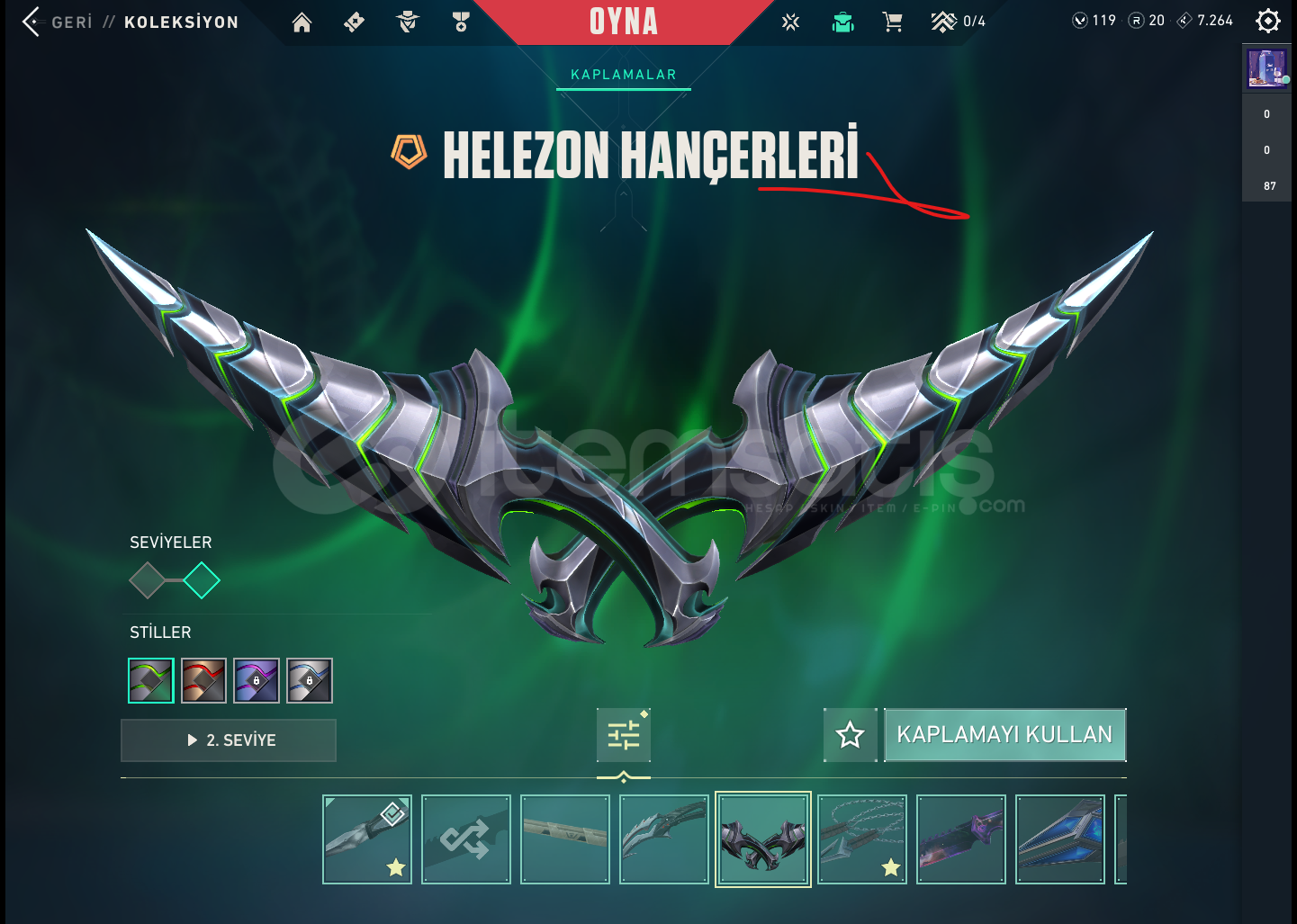
Task: Click the random skin shuffle thumbnail
Action: tap(465, 839)
